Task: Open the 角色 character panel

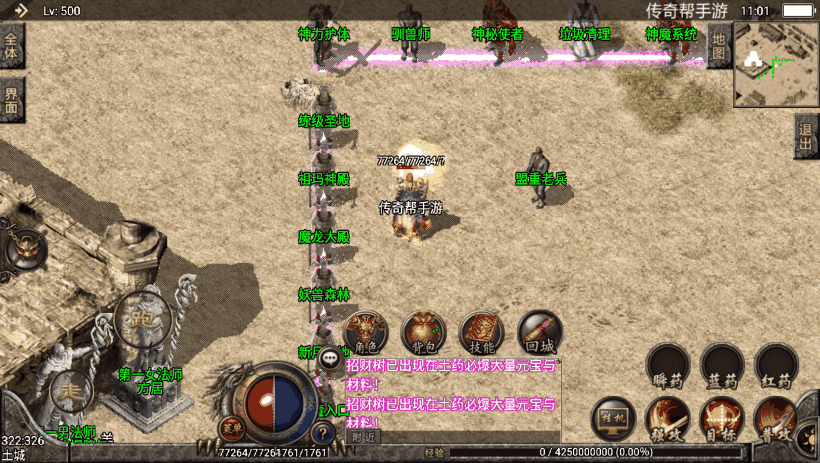Action: click(366, 332)
